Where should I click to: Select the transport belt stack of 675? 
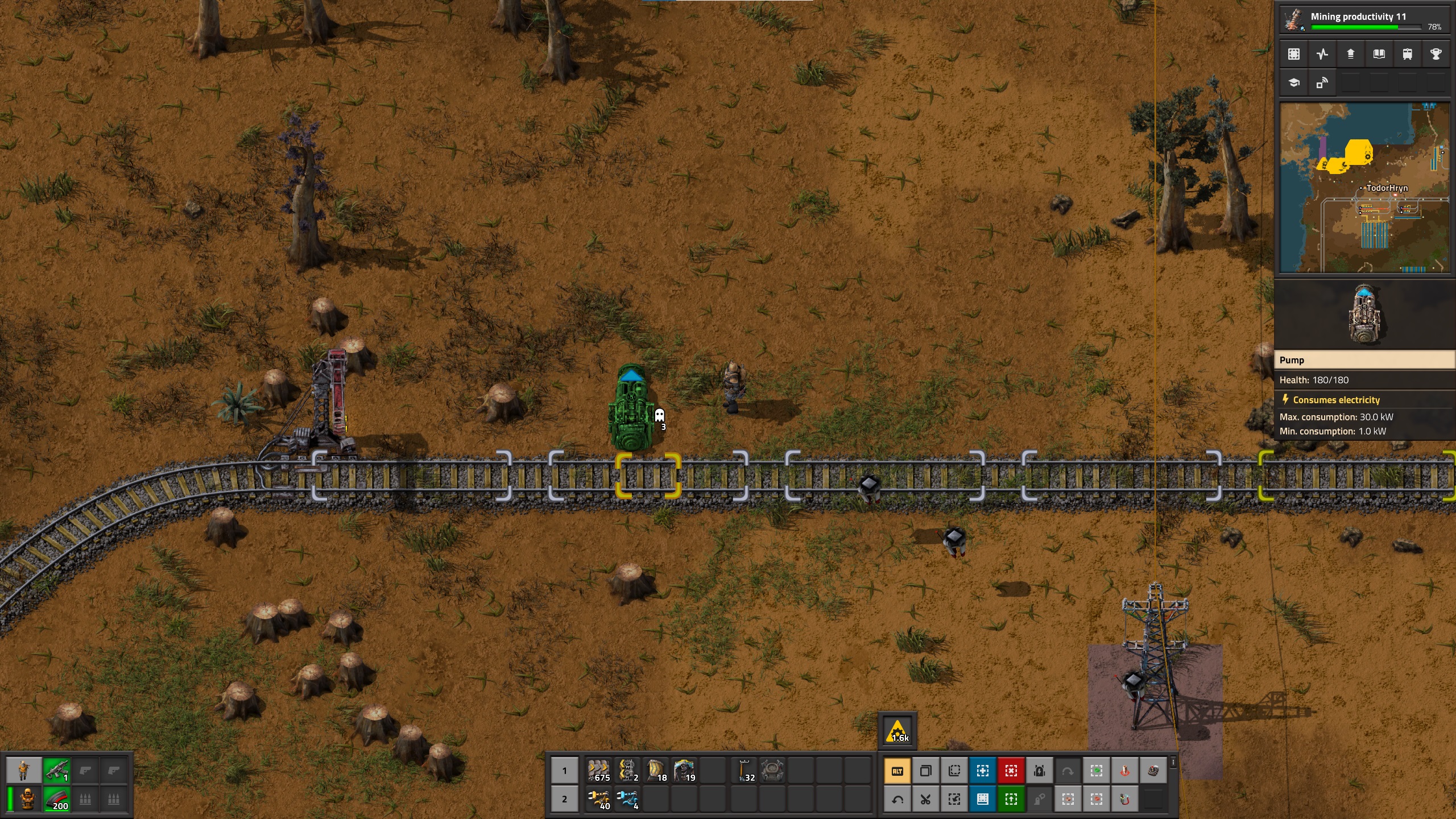tap(598, 771)
